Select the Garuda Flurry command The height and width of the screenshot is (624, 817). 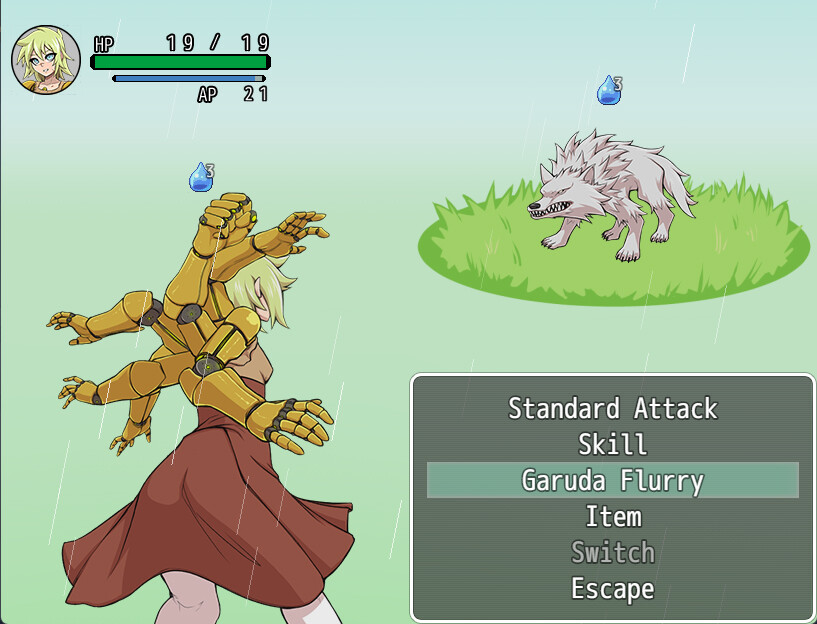tap(612, 480)
